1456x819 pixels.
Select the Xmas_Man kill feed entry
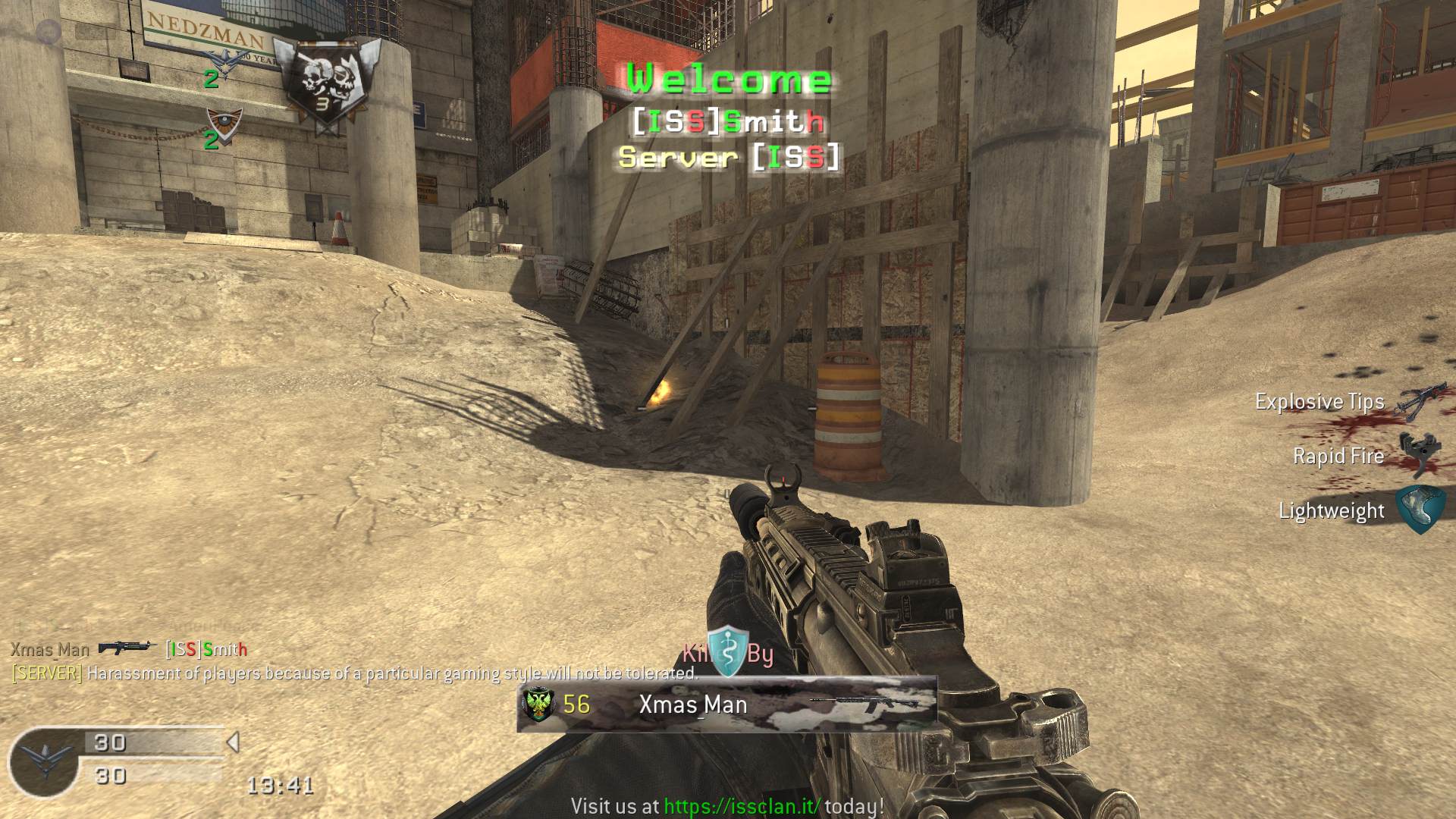(50, 650)
